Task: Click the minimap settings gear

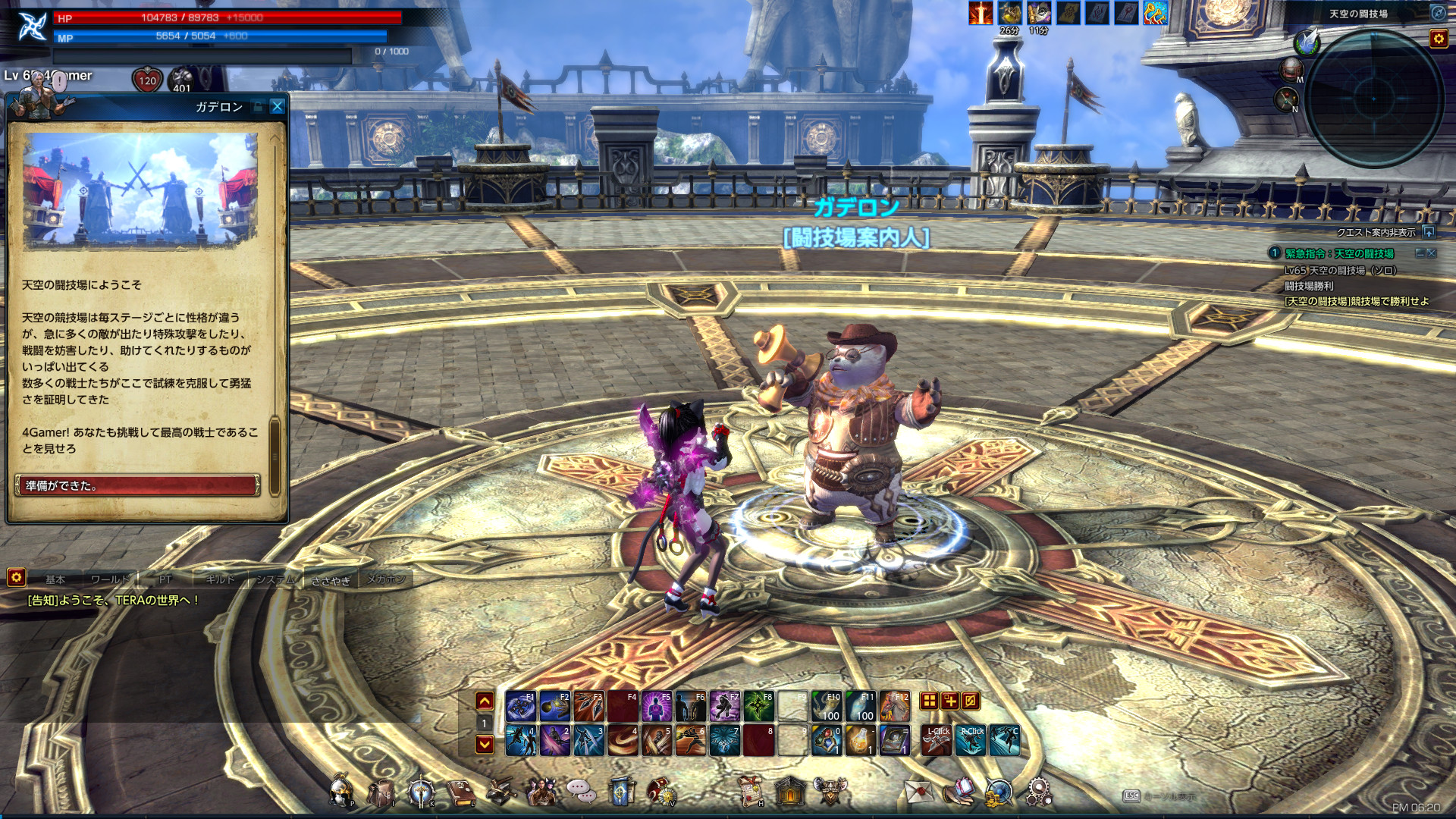Action: point(1438,39)
